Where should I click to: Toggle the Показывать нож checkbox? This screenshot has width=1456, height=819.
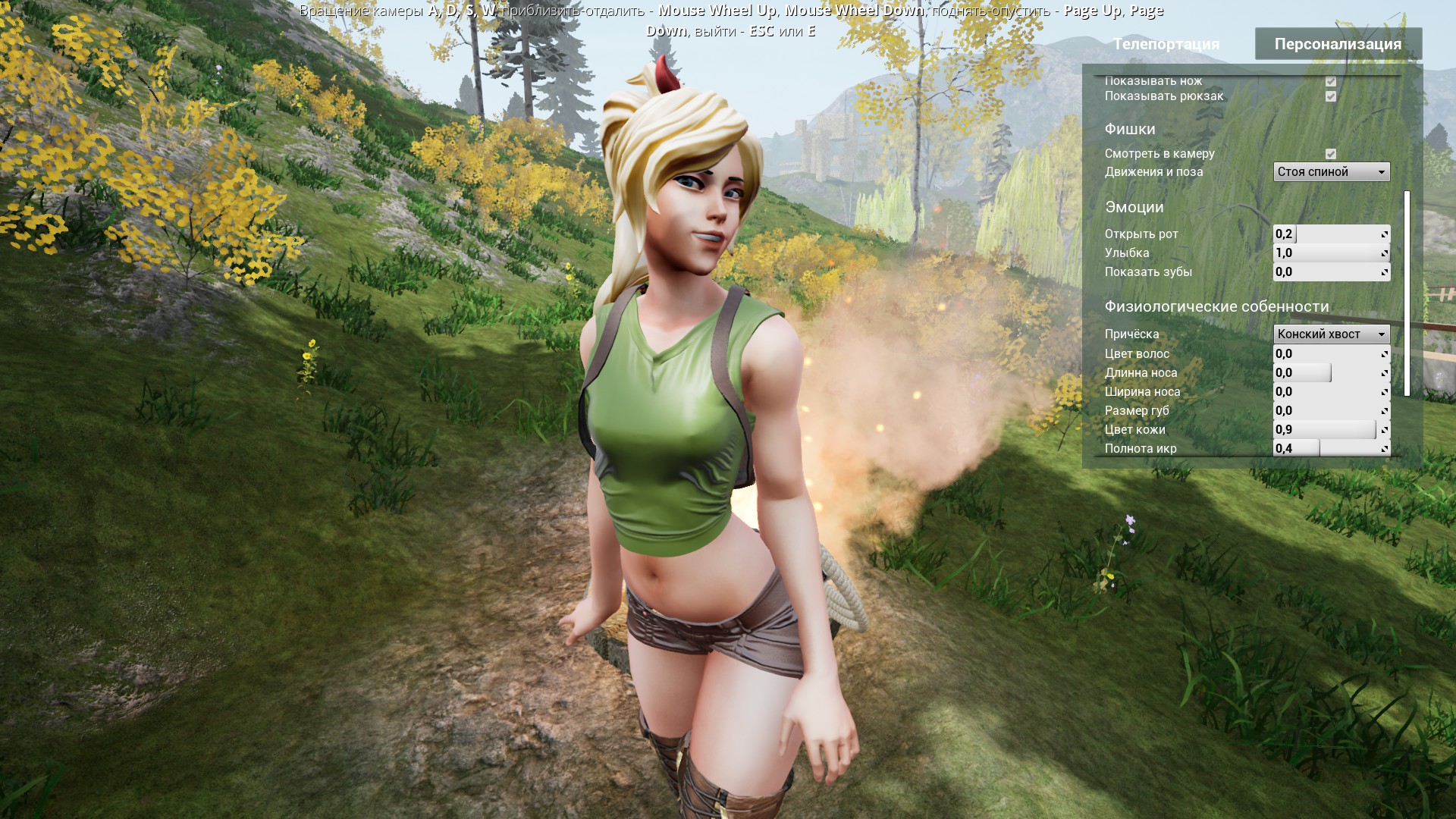1330,81
